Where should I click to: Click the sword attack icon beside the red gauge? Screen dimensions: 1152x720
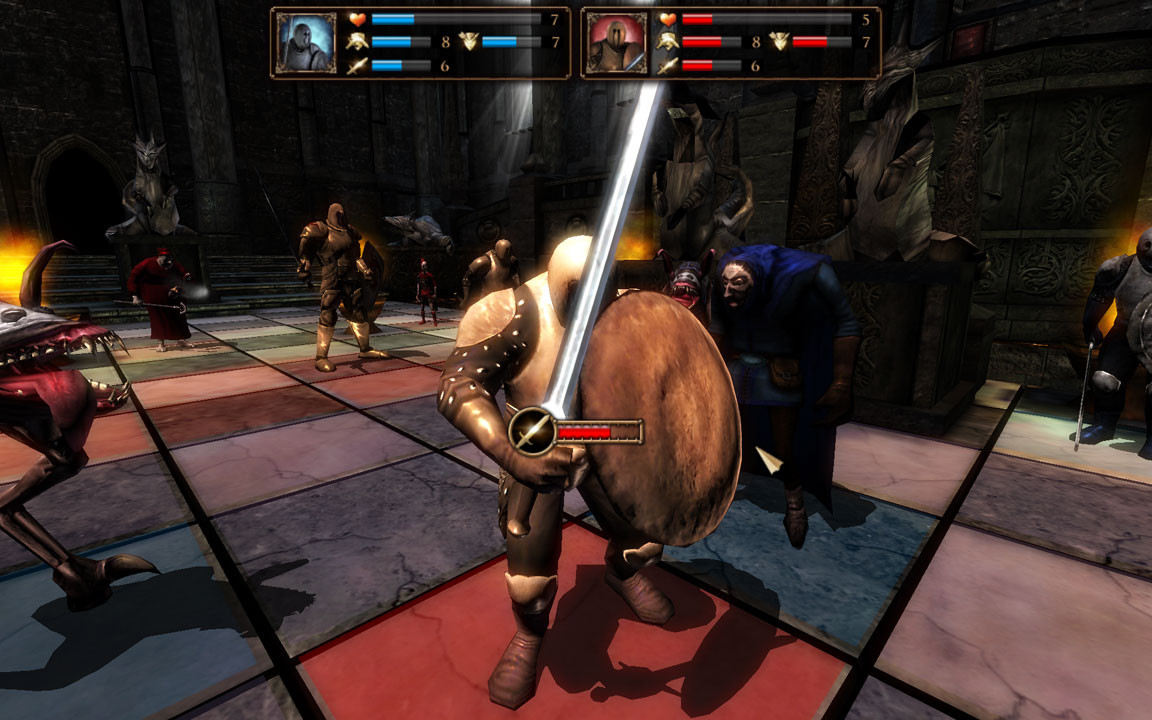click(x=532, y=431)
